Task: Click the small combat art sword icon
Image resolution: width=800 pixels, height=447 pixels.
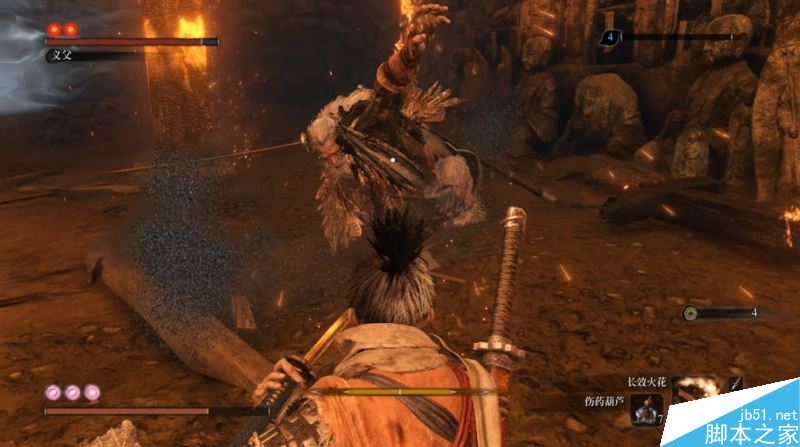Action: pos(737,382)
